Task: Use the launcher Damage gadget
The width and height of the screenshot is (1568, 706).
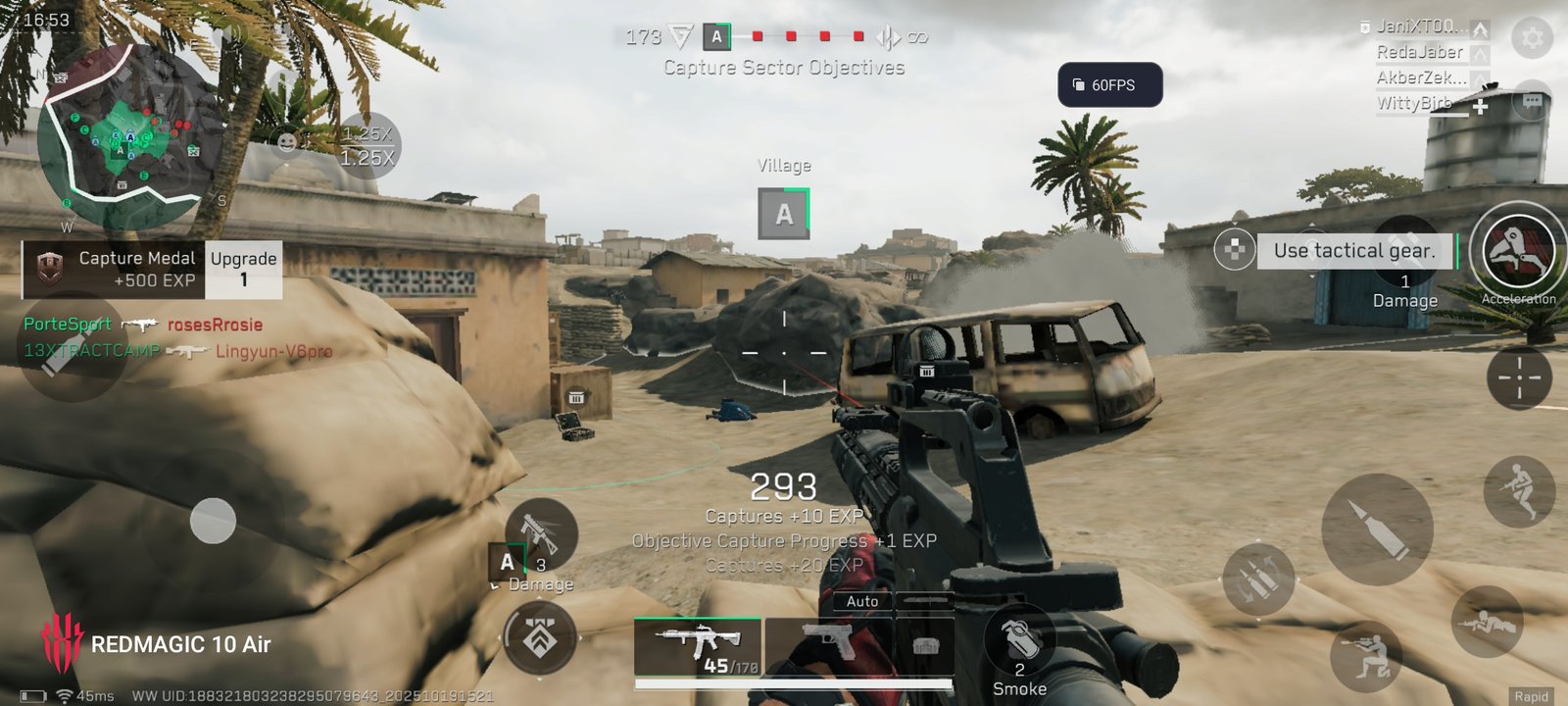Action: coord(540,534)
